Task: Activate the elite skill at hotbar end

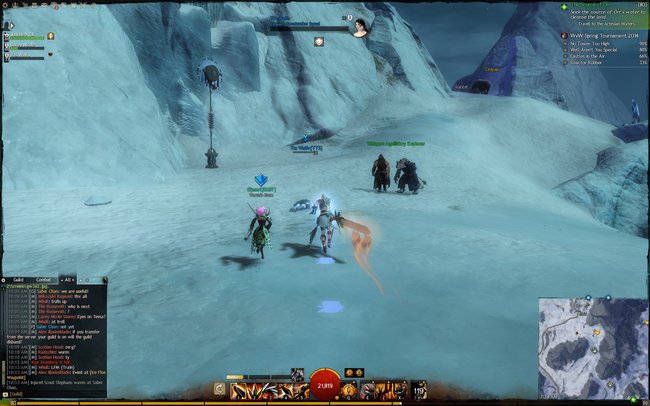Action: (x=418, y=390)
